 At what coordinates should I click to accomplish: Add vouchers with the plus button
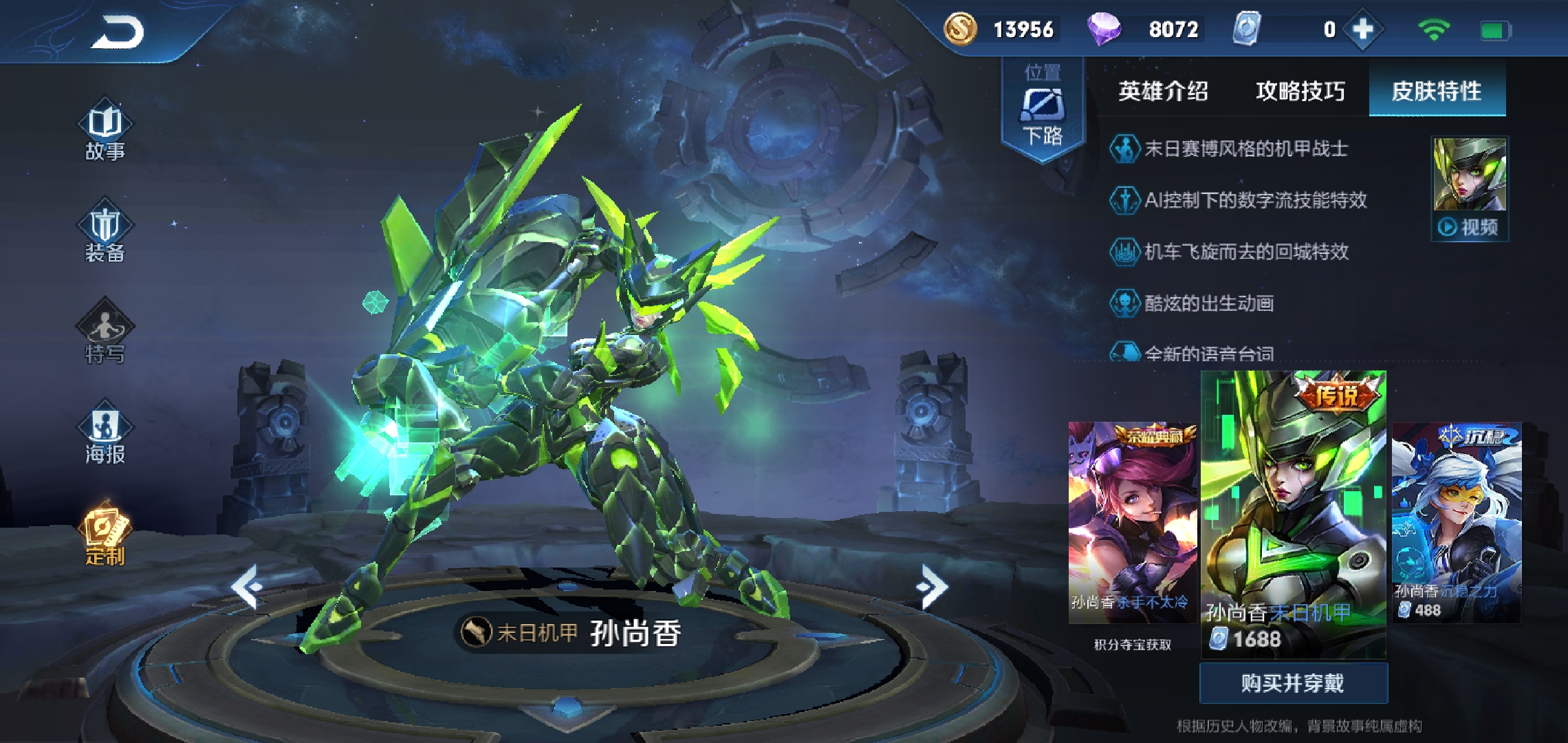click(1362, 30)
